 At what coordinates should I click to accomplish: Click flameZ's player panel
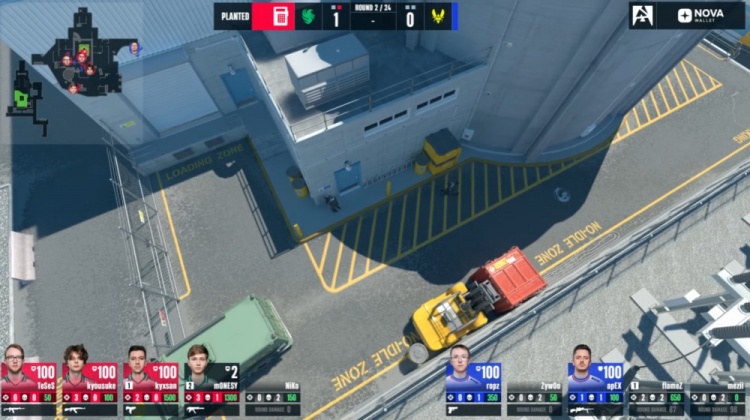pos(657,397)
